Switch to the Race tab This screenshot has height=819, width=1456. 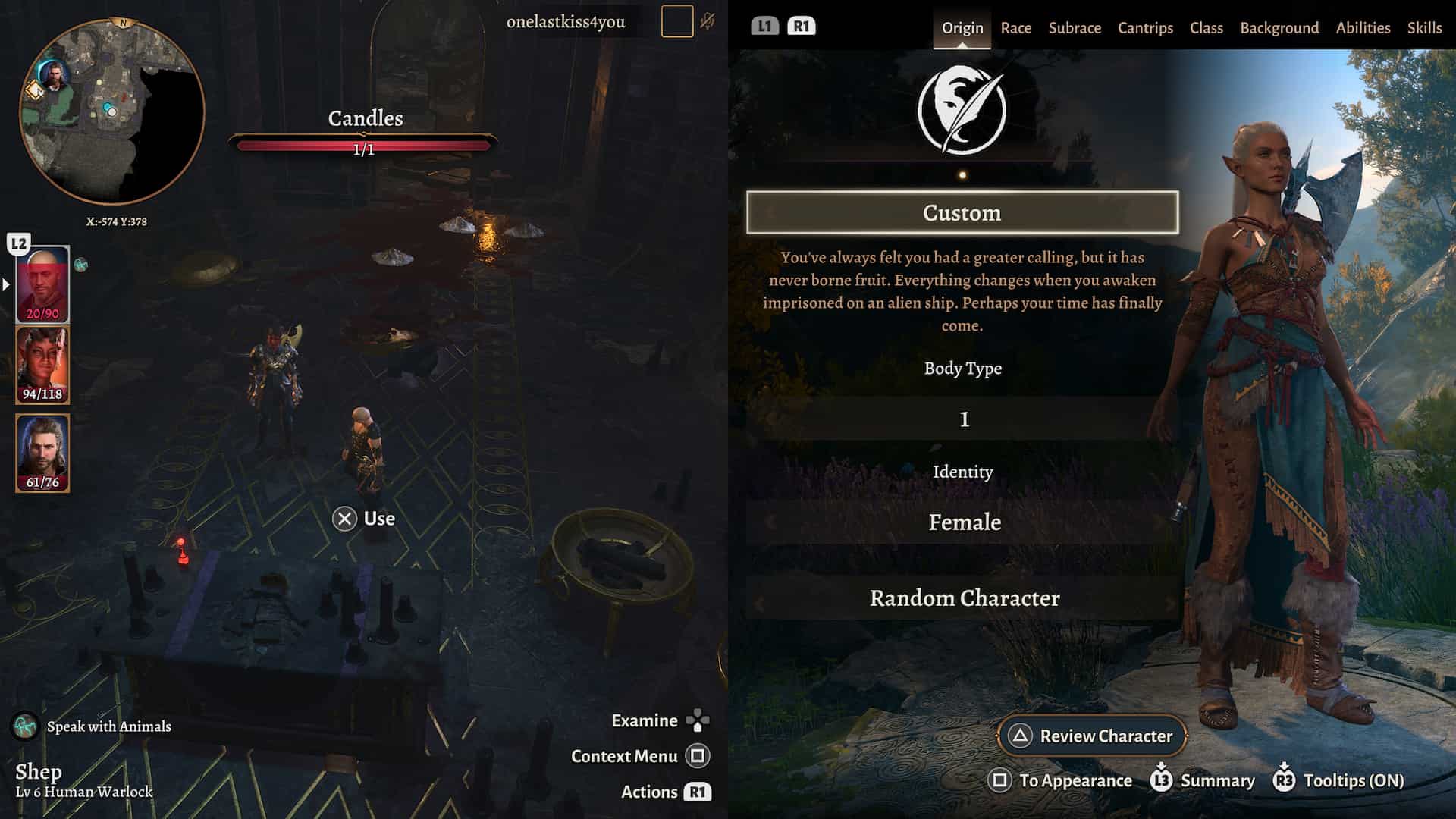[x=1015, y=27]
